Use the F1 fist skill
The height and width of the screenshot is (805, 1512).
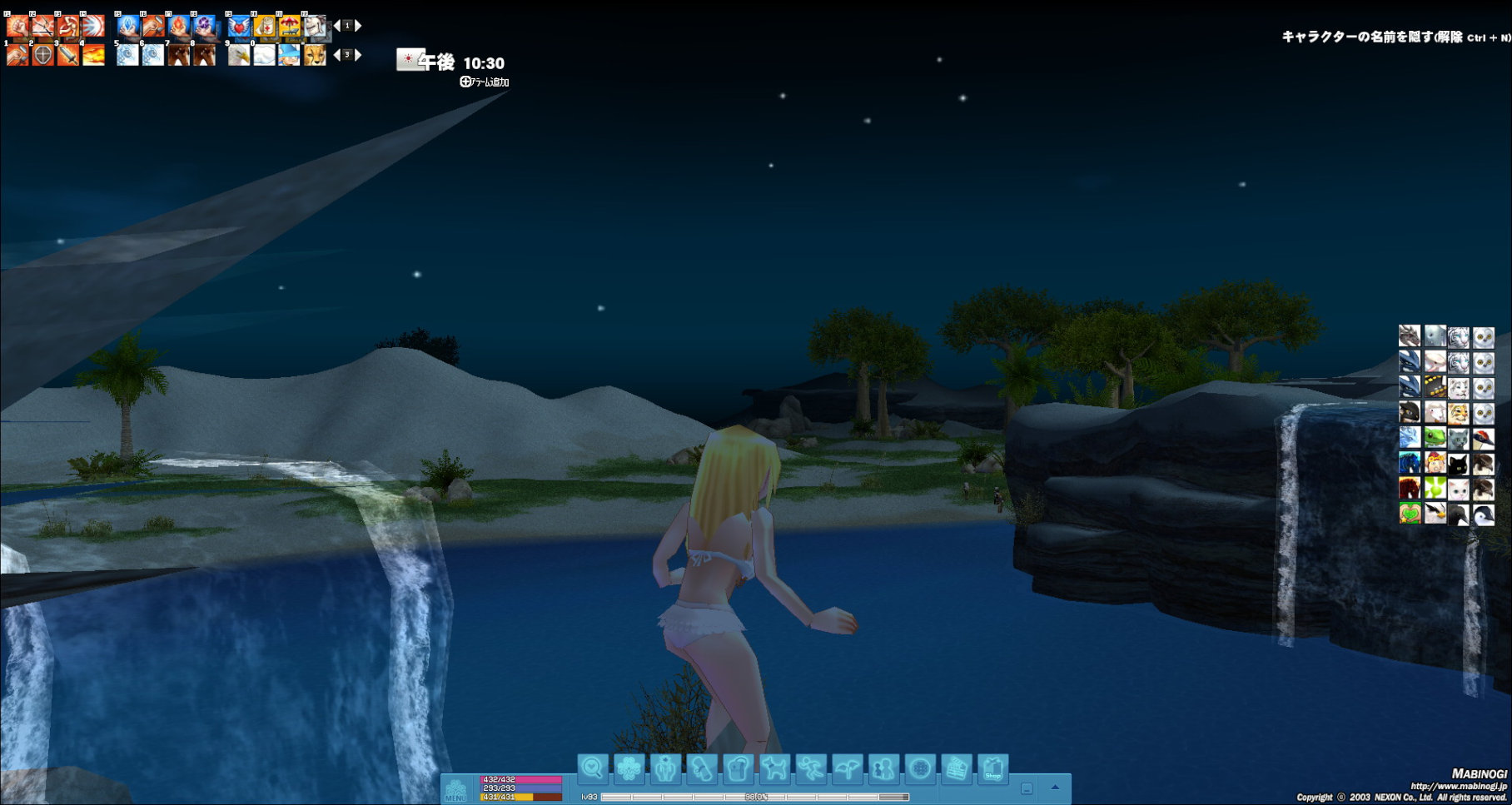coord(17,27)
